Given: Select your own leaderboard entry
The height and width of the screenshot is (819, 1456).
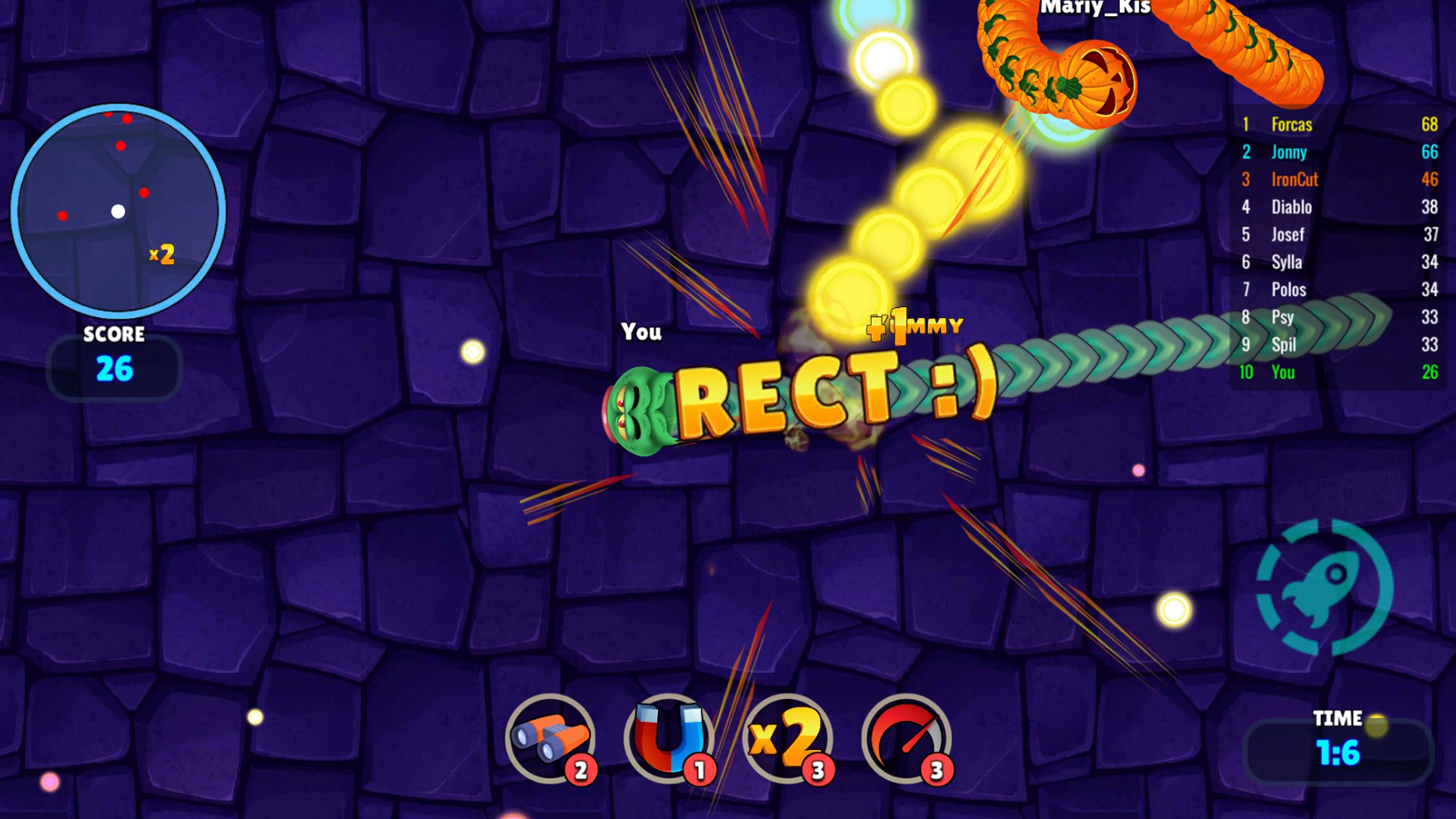Looking at the screenshot, I should coord(1338,372).
